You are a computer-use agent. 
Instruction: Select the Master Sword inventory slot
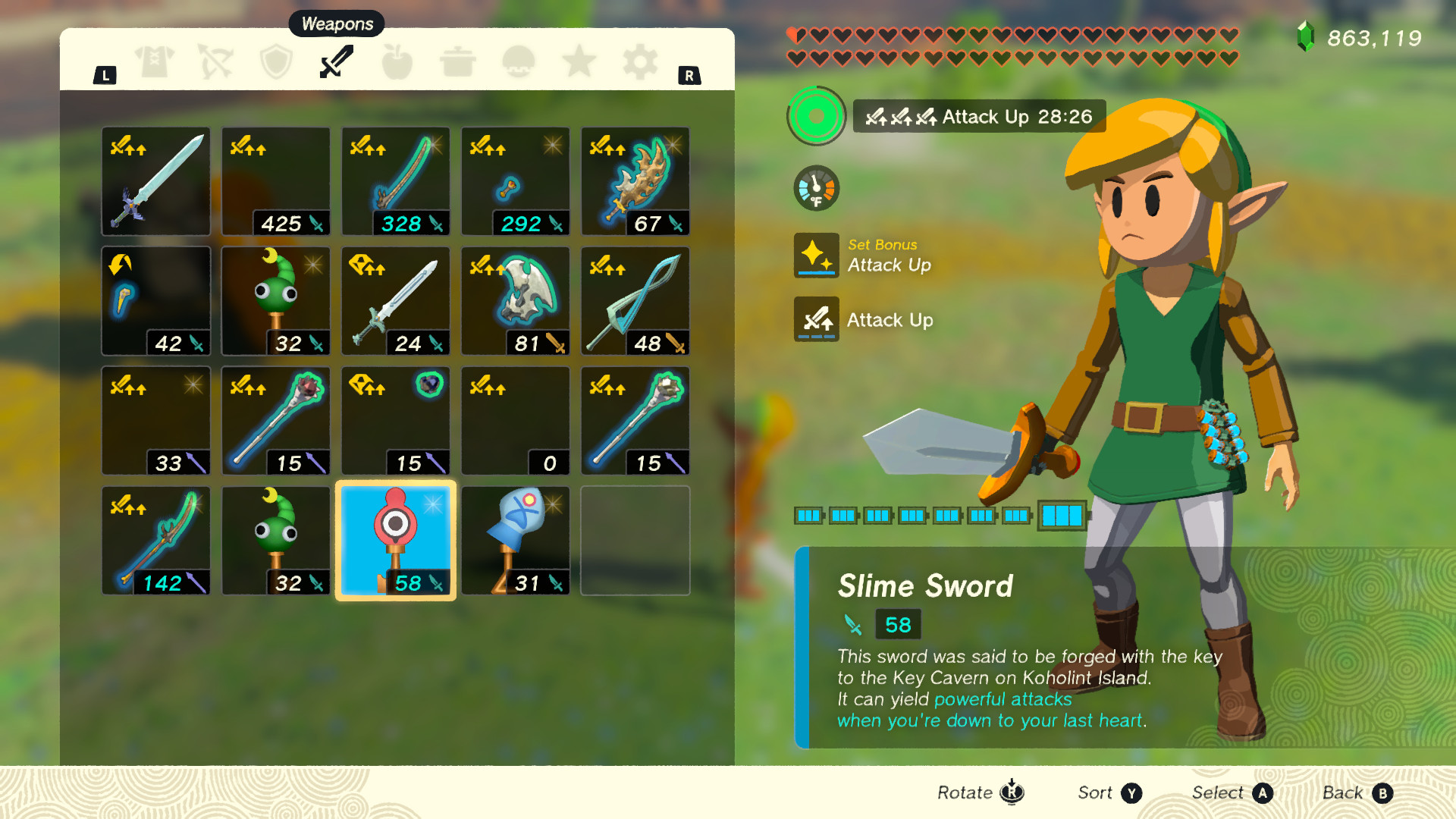(155, 181)
